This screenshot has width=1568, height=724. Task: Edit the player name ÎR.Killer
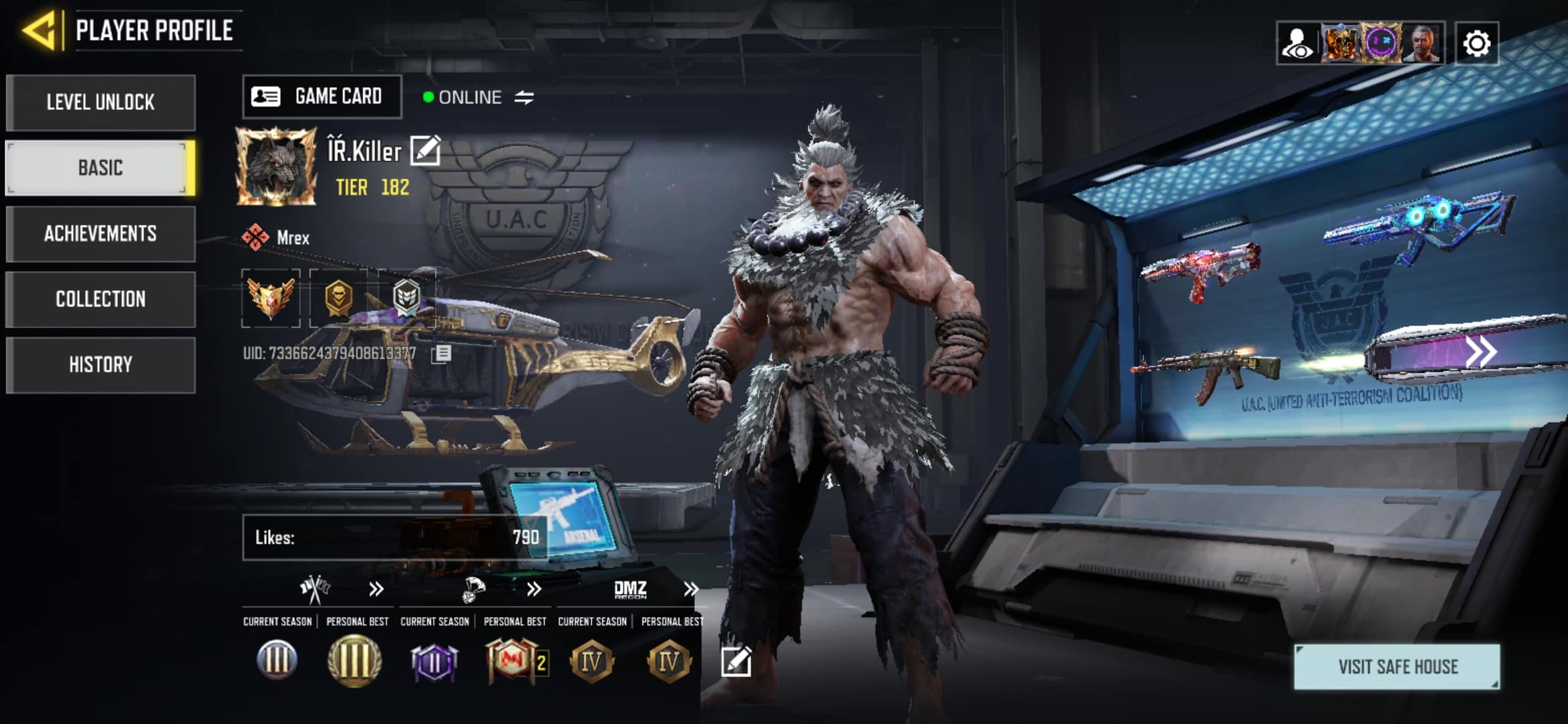pos(426,150)
